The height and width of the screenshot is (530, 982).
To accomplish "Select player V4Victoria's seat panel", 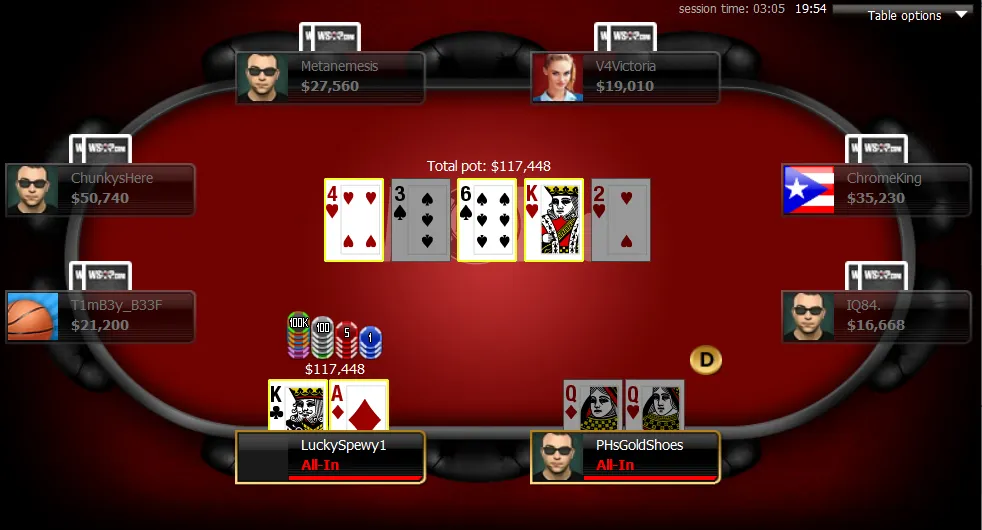I will coord(625,77).
